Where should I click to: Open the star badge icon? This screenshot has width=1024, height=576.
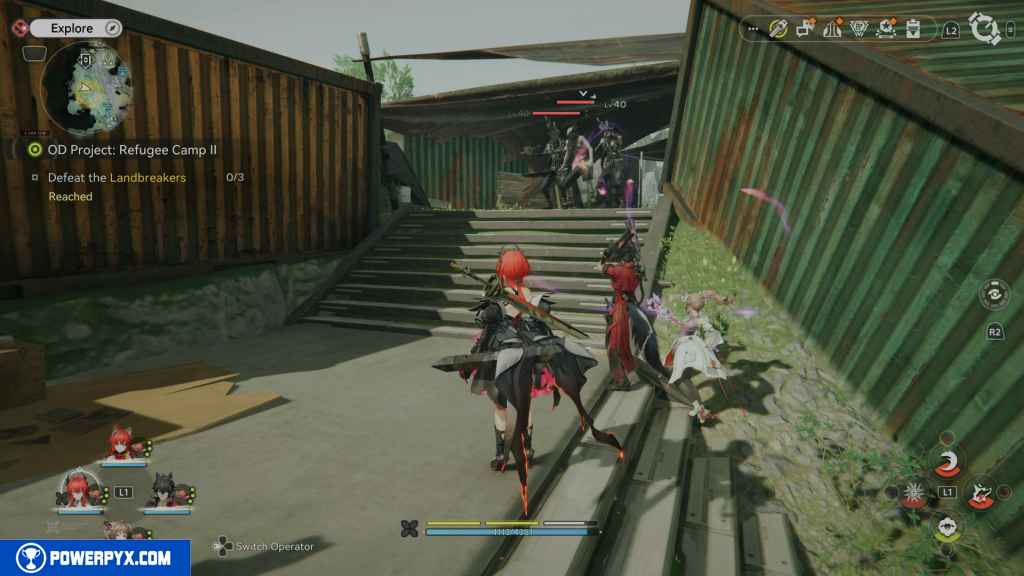click(x=885, y=30)
